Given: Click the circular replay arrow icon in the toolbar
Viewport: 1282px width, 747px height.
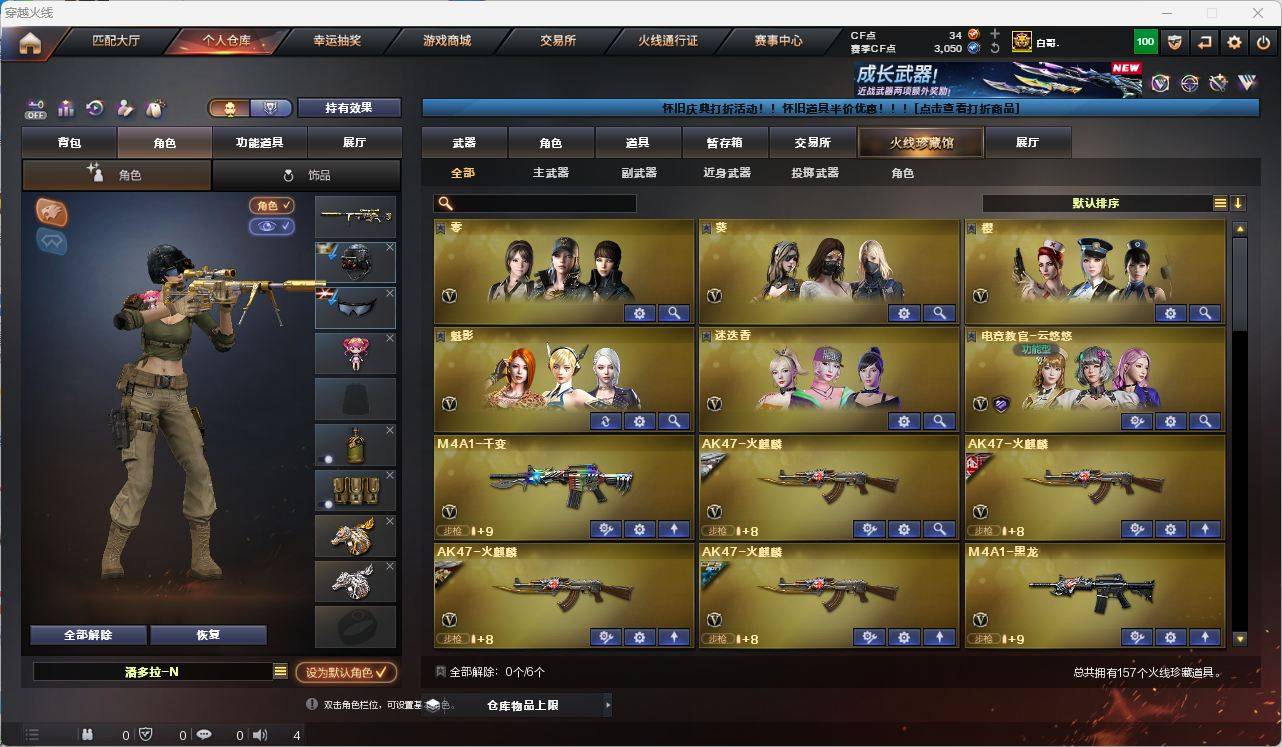Looking at the screenshot, I should (94, 107).
